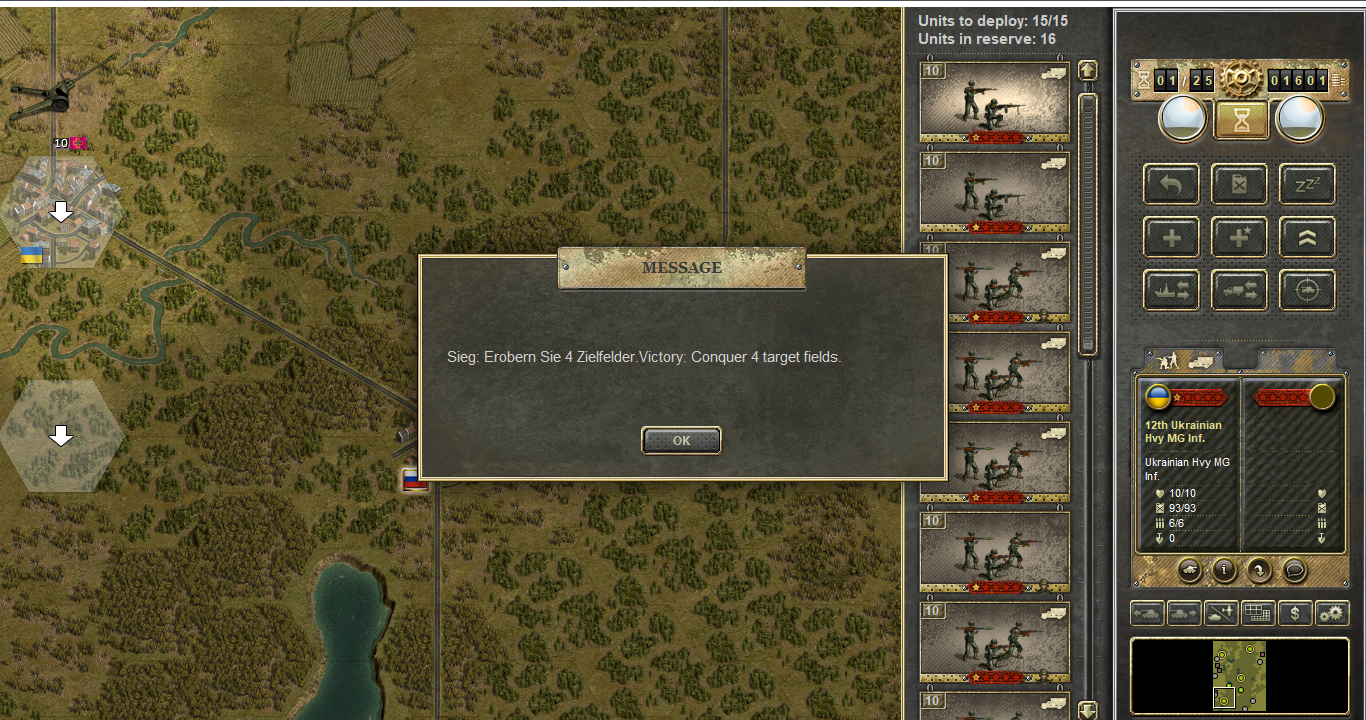Click the sleep ZZZ button
The image size is (1366, 720).
(x=1307, y=185)
